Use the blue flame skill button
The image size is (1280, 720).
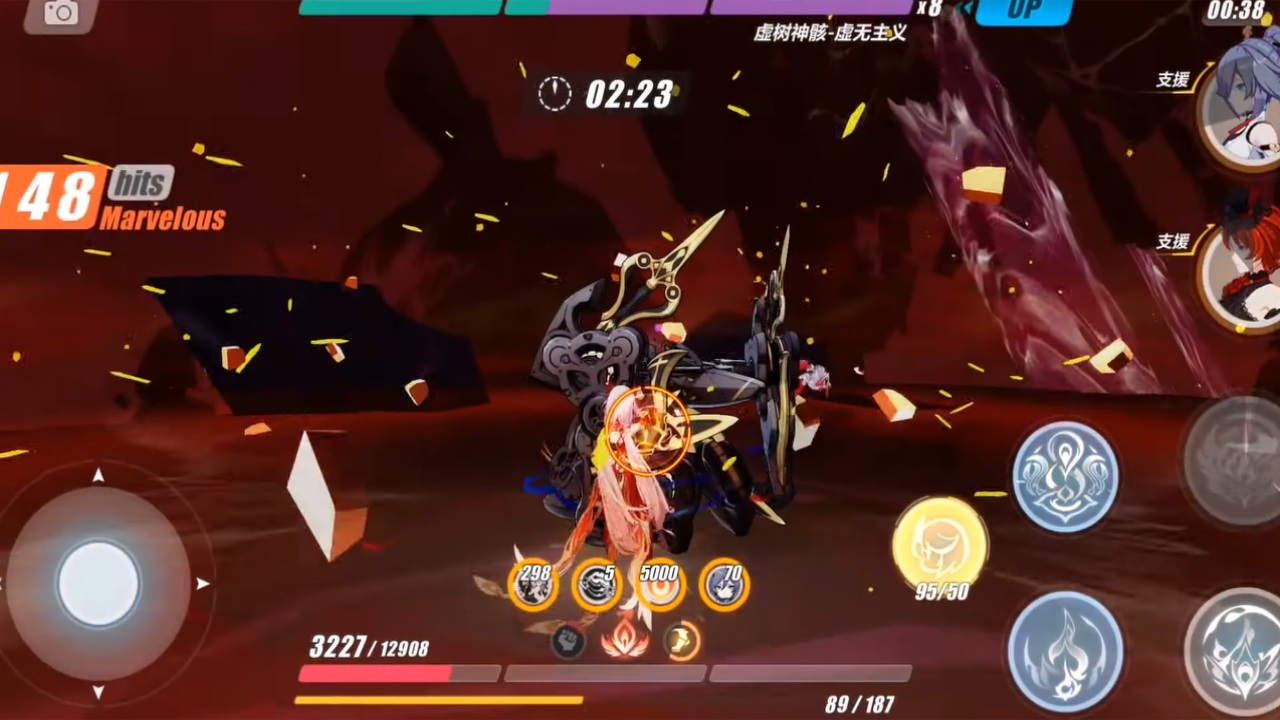click(x=1065, y=651)
